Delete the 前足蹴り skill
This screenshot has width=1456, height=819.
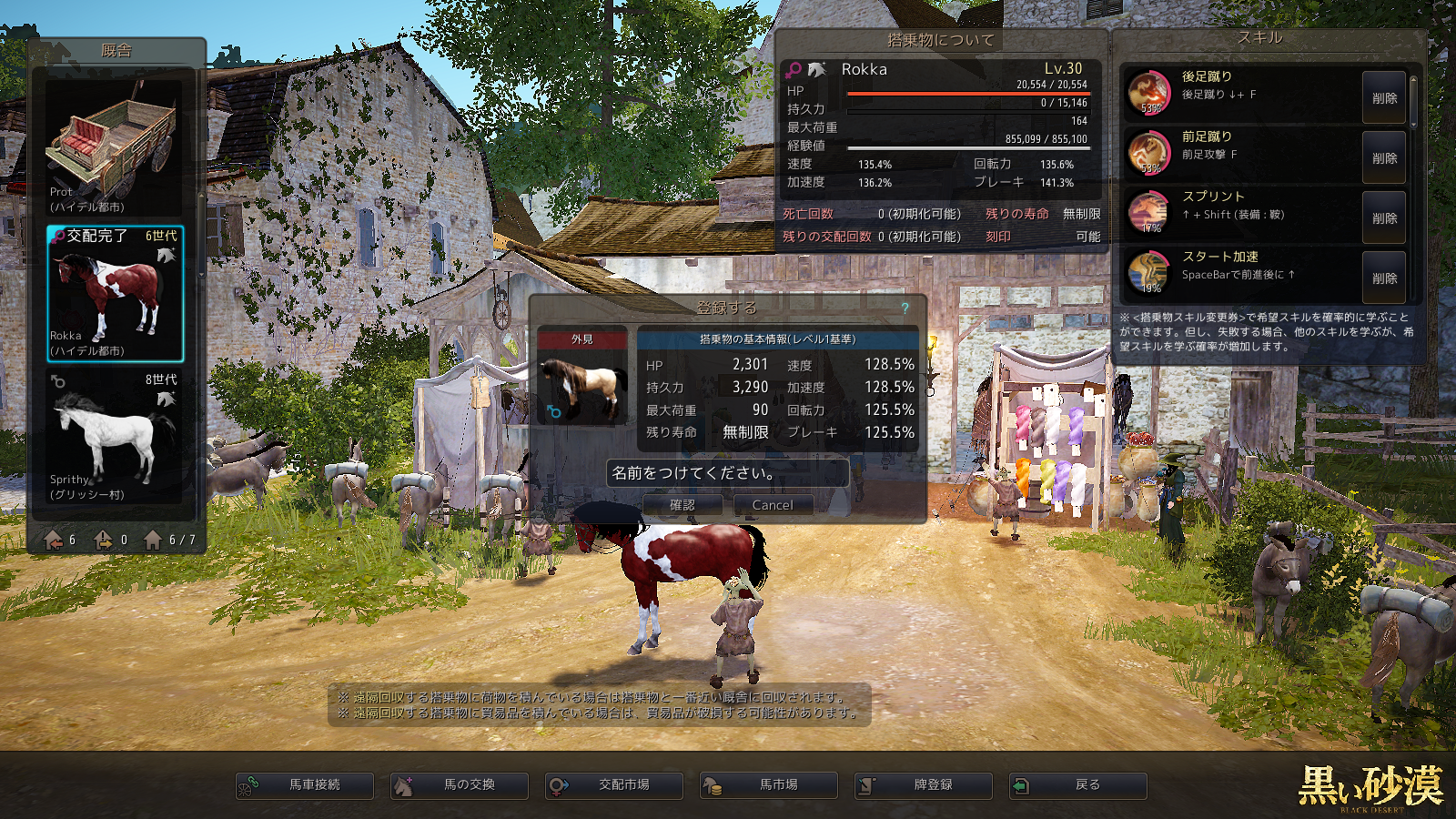tap(1384, 158)
